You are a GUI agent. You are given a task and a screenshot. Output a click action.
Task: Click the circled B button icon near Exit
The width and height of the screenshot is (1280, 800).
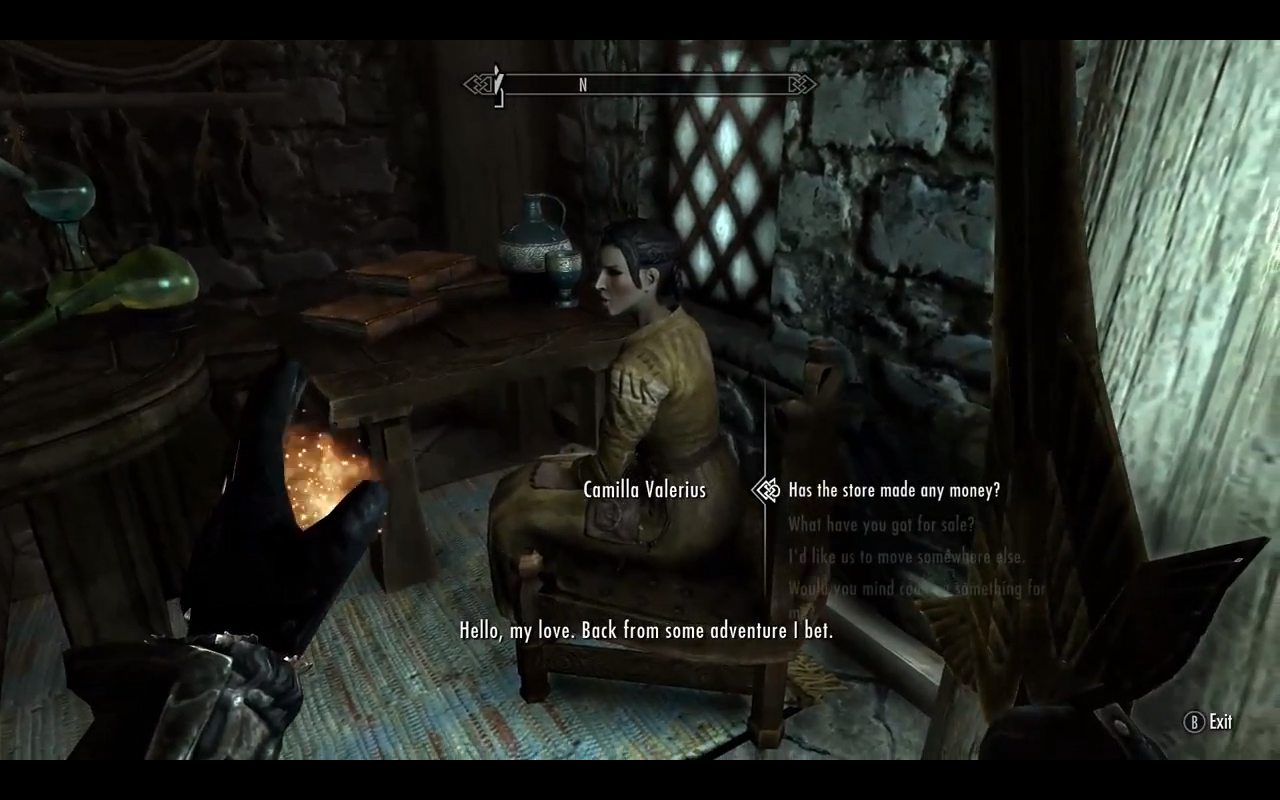[1193, 722]
